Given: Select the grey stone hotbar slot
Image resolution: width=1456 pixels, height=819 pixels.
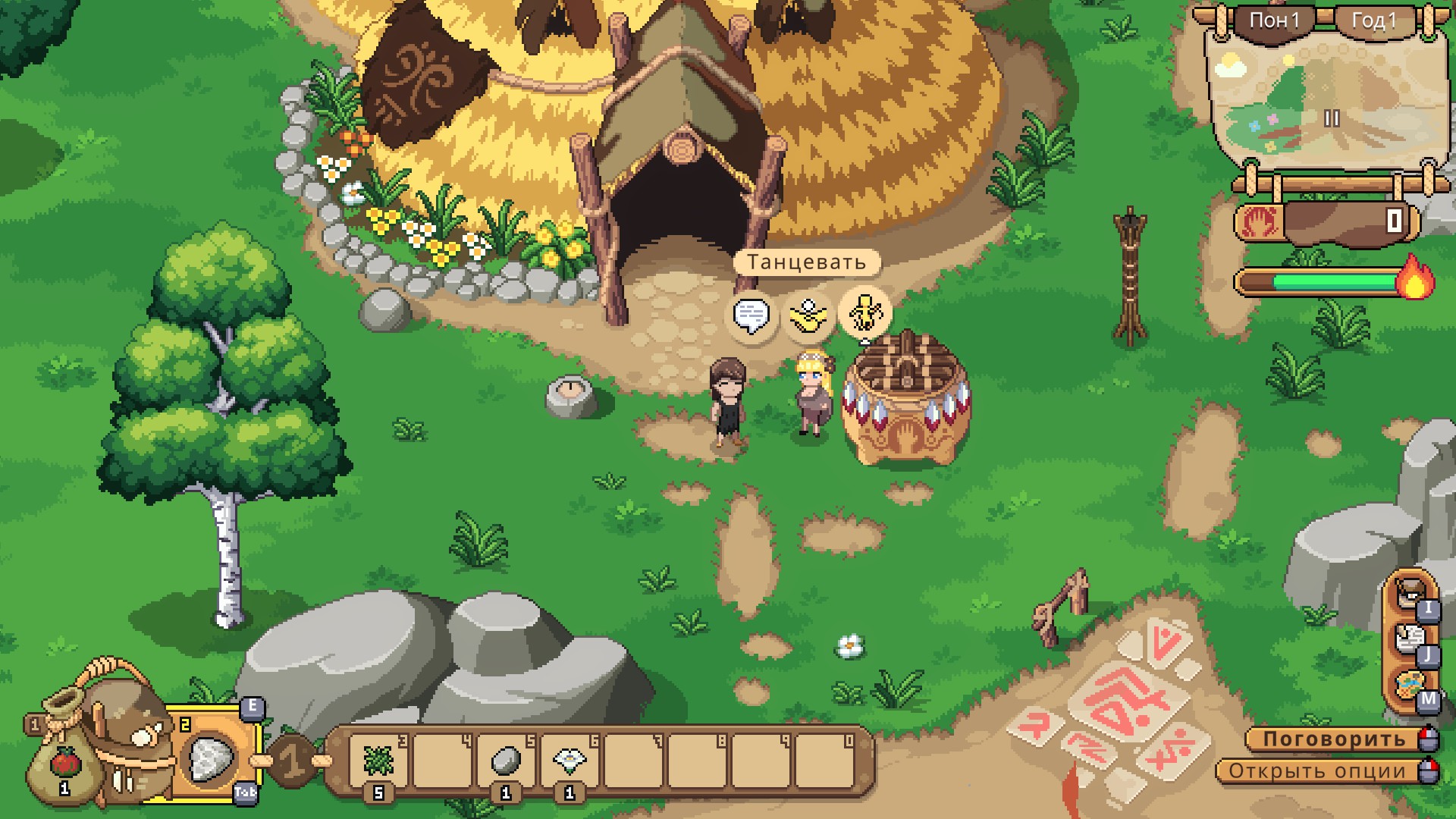Looking at the screenshot, I should pos(505,760).
